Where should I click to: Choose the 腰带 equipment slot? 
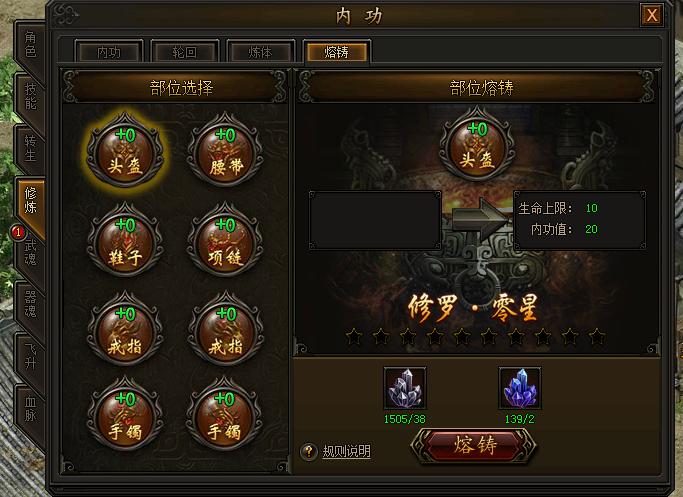[x=224, y=153]
